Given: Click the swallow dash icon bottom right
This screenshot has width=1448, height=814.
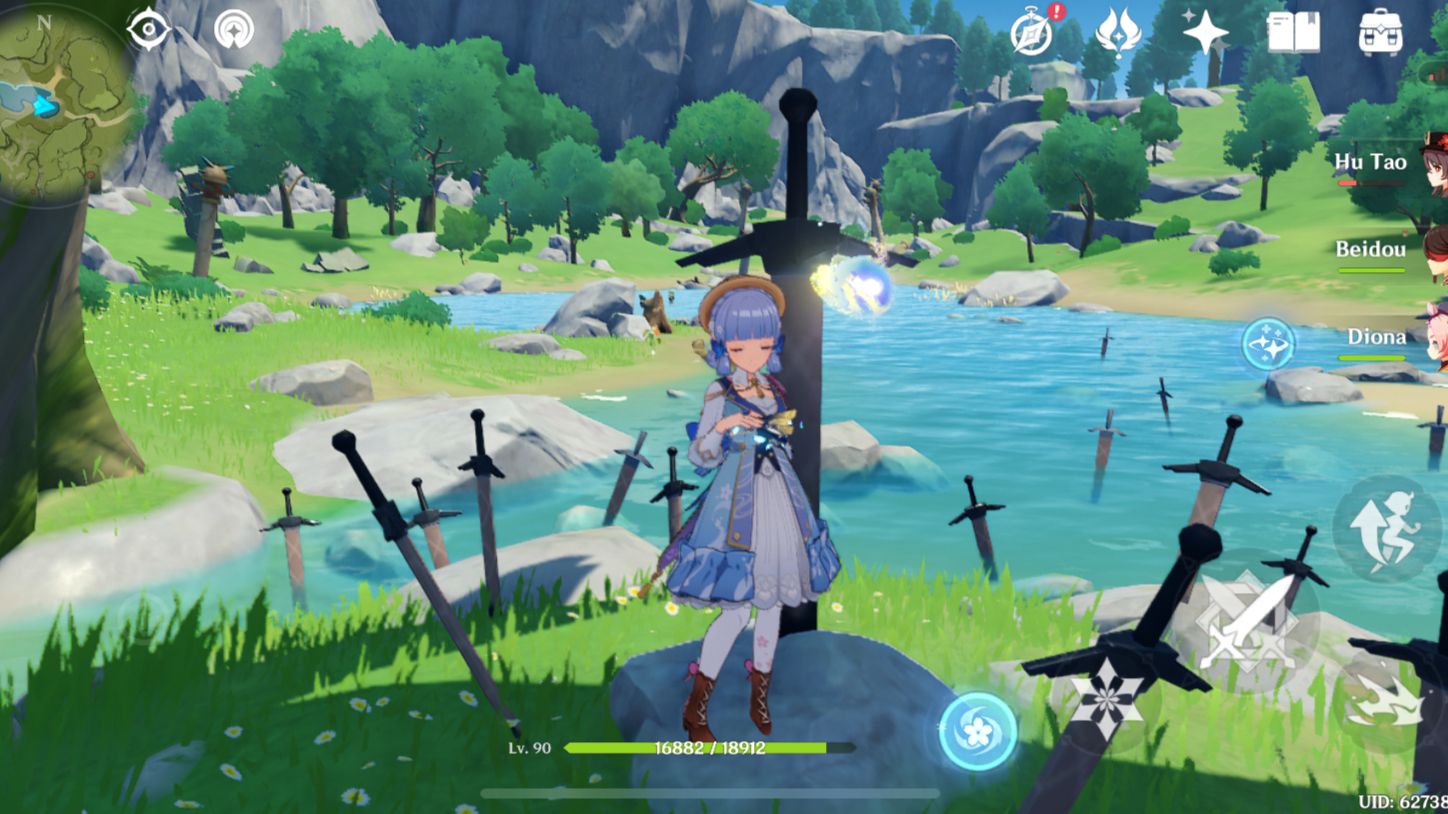Looking at the screenshot, I should 1387,700.
